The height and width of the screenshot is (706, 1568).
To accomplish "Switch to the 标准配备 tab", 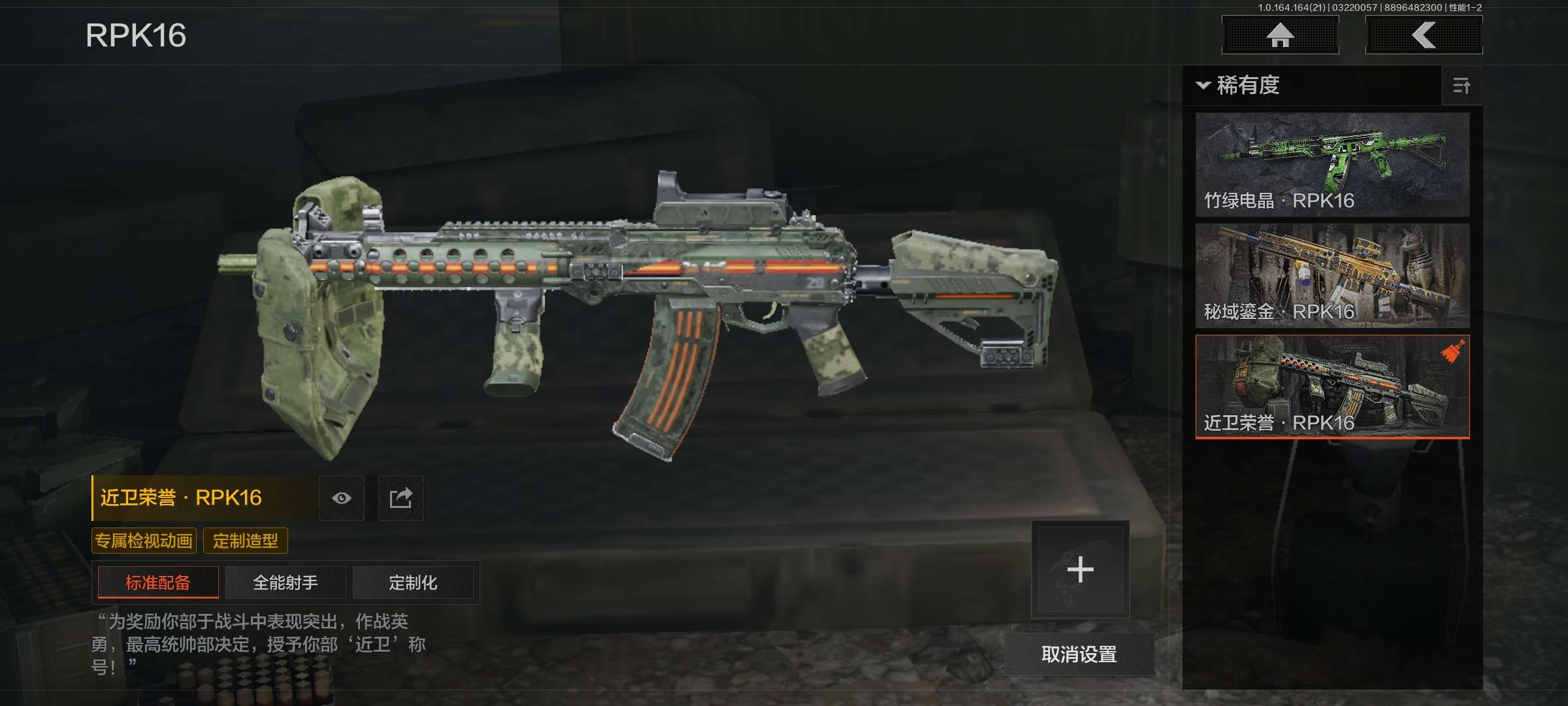I will [x=158, y=582].
